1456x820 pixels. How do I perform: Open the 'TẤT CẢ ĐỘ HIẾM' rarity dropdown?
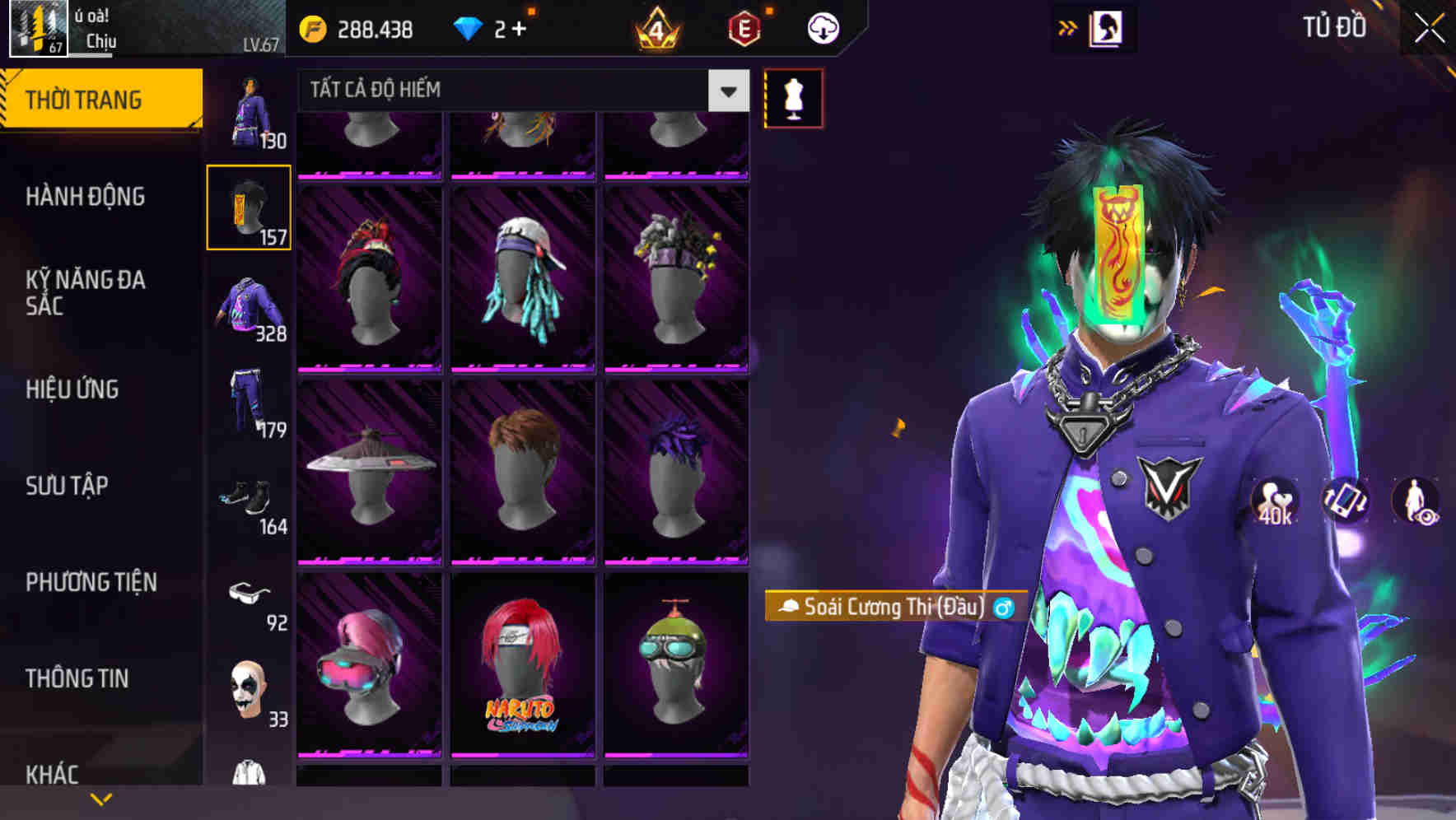519,91
